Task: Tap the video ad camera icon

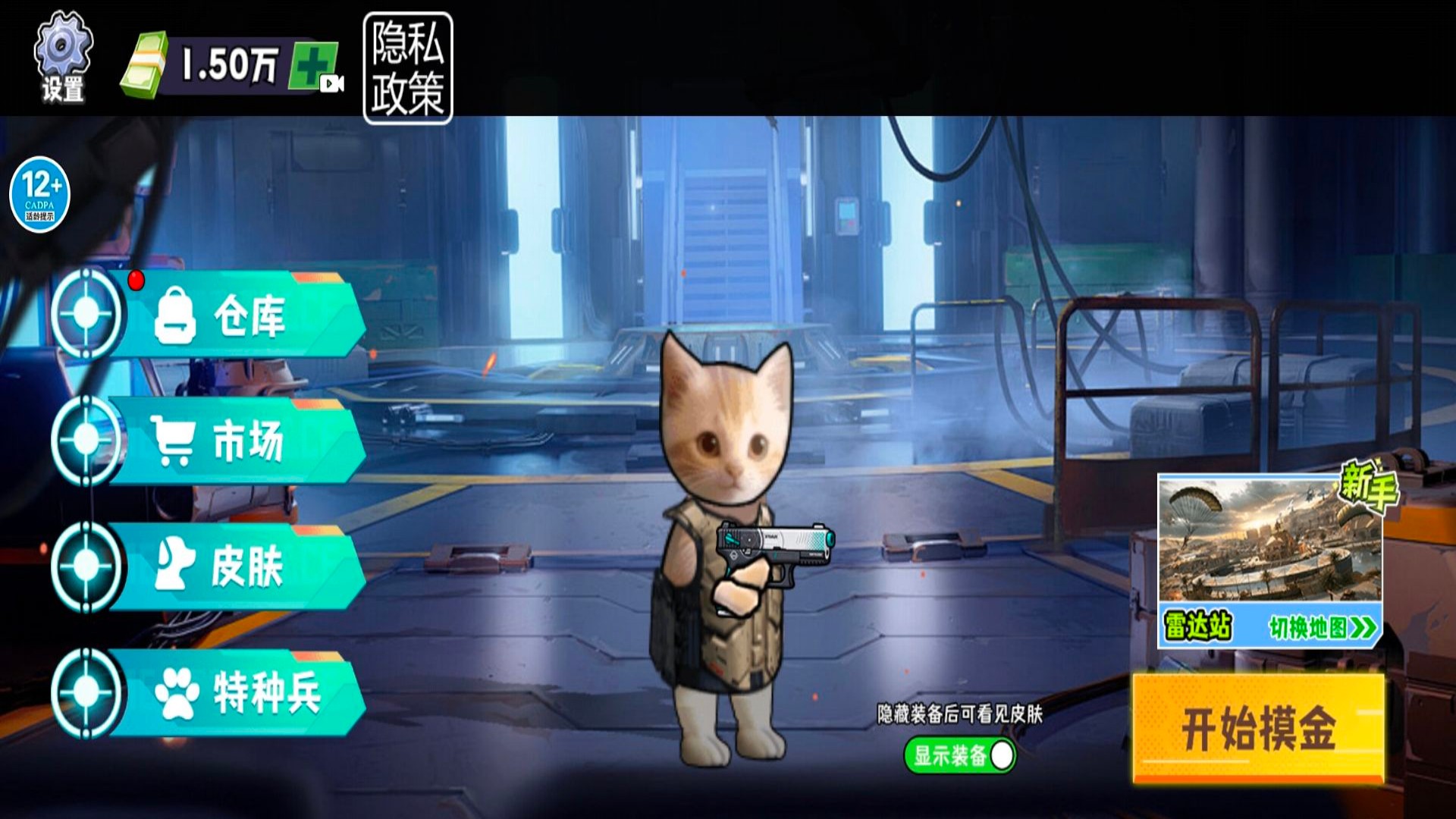Action: point(332,83)
